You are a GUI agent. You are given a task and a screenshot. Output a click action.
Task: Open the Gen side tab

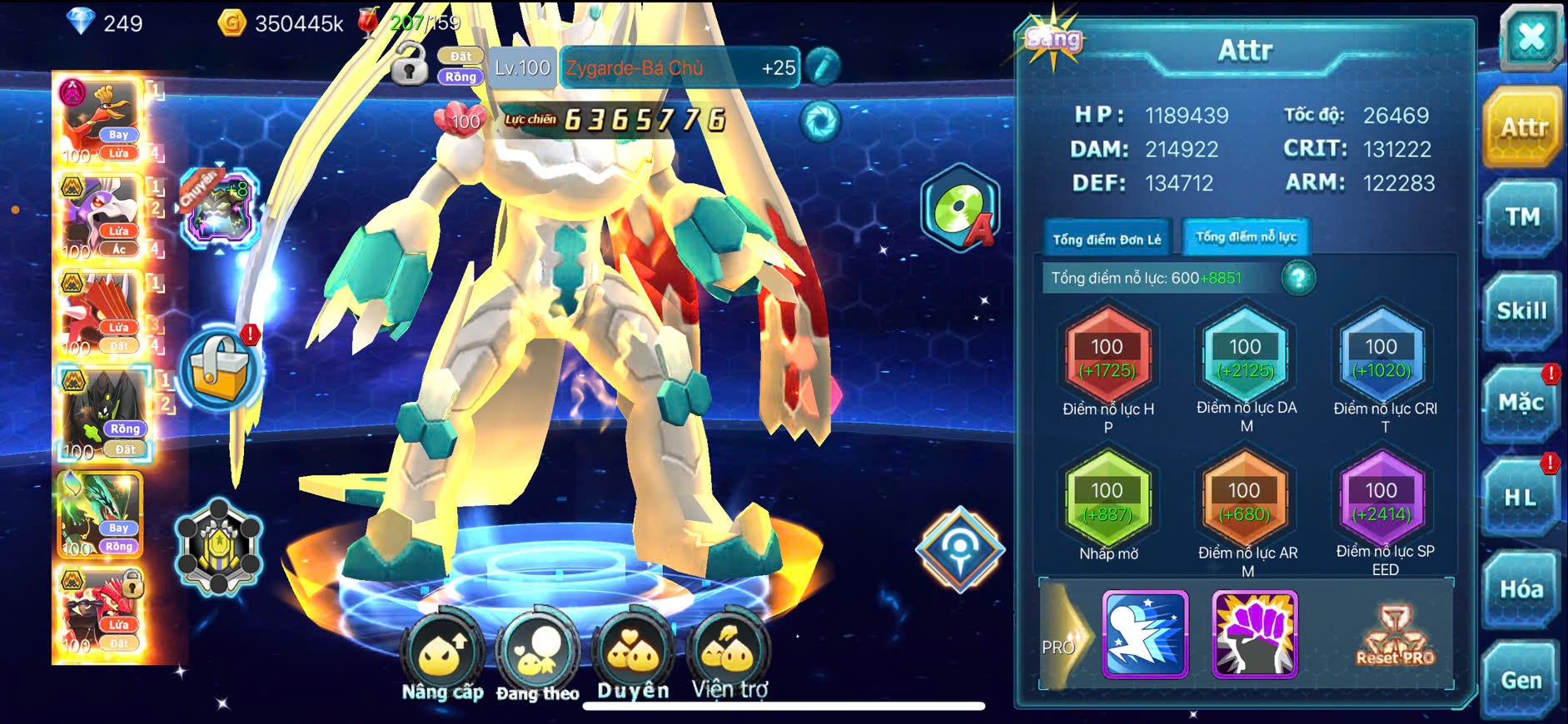click(1521, 681)
